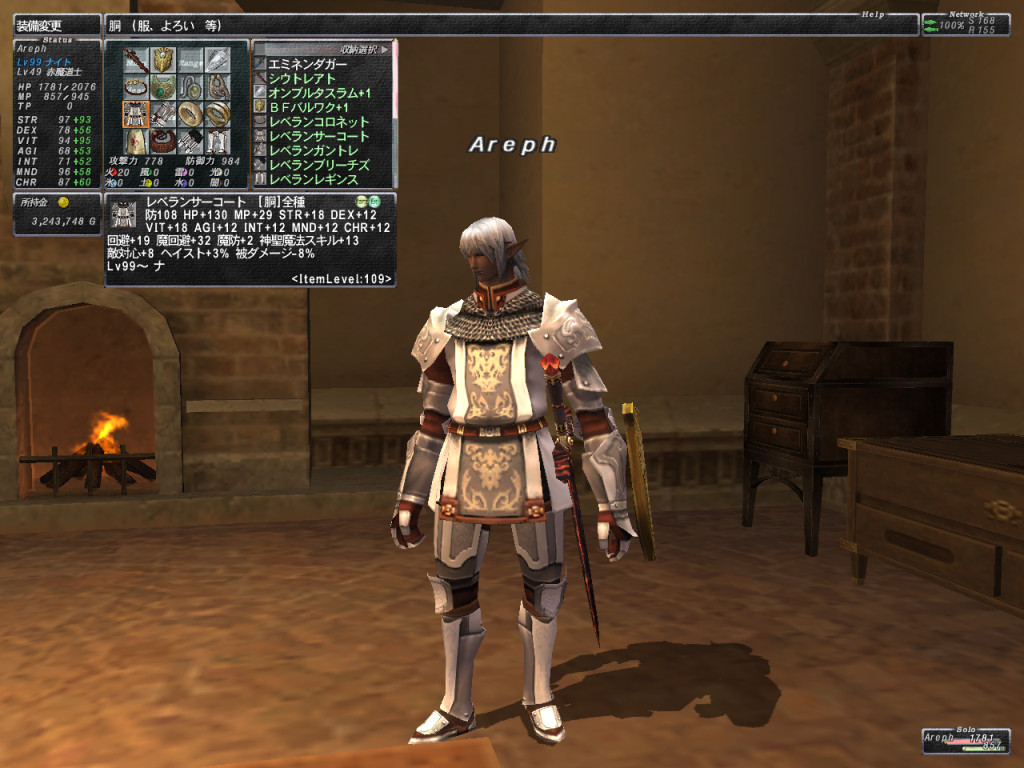Choose the gauntlets hands slot
The width and height of the screenshot is (1024, 768).
[162, 114]
